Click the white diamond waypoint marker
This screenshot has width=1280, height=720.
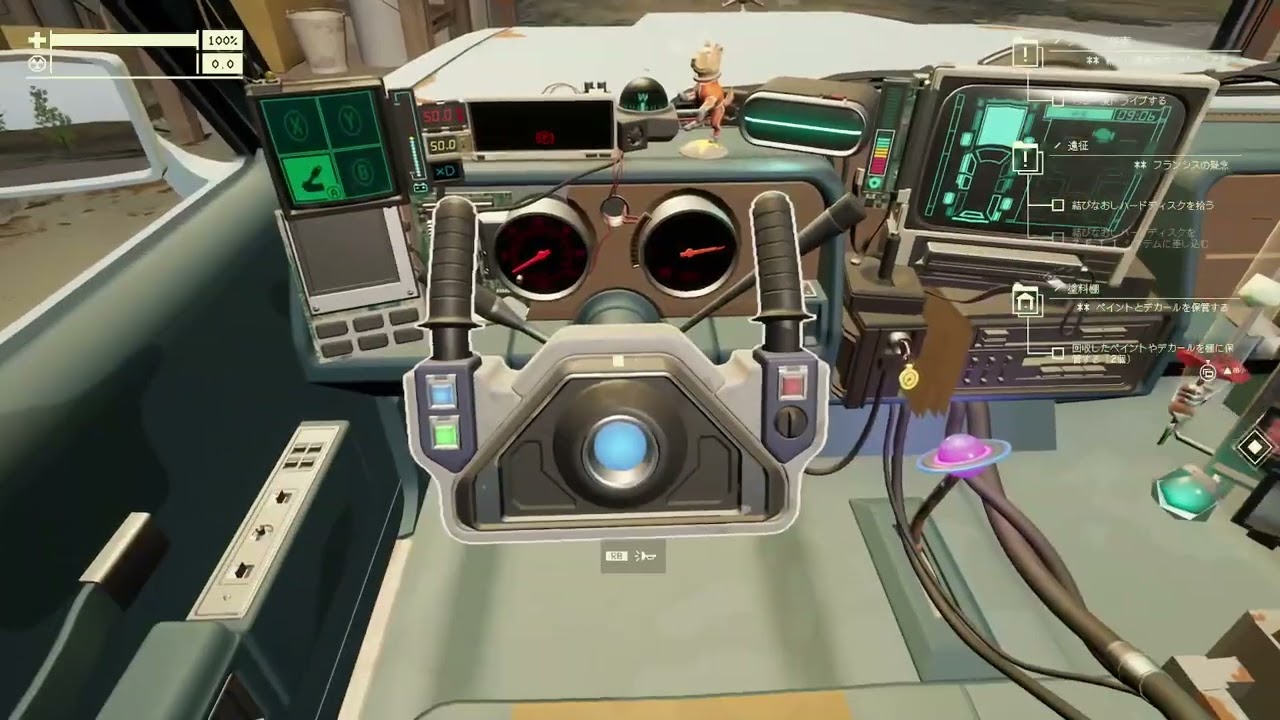point(1255,447)
